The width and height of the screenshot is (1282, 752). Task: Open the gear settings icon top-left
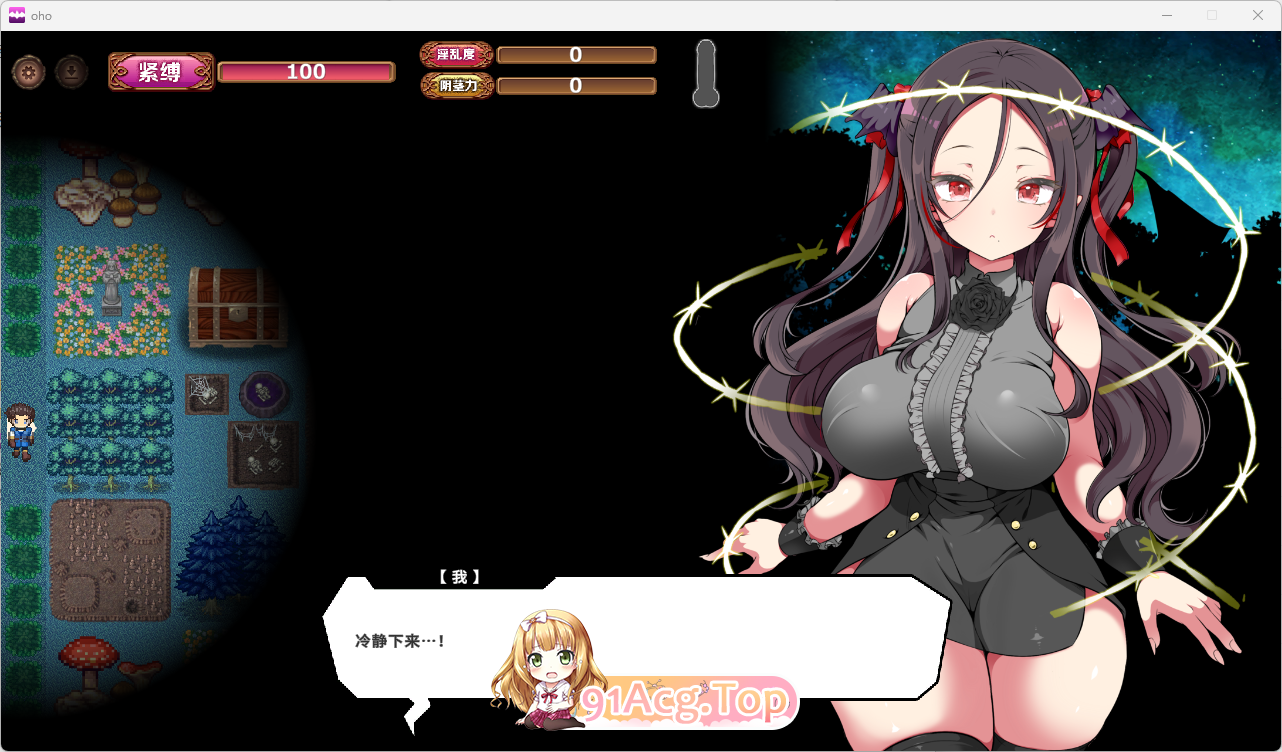(x=28, y=71)
